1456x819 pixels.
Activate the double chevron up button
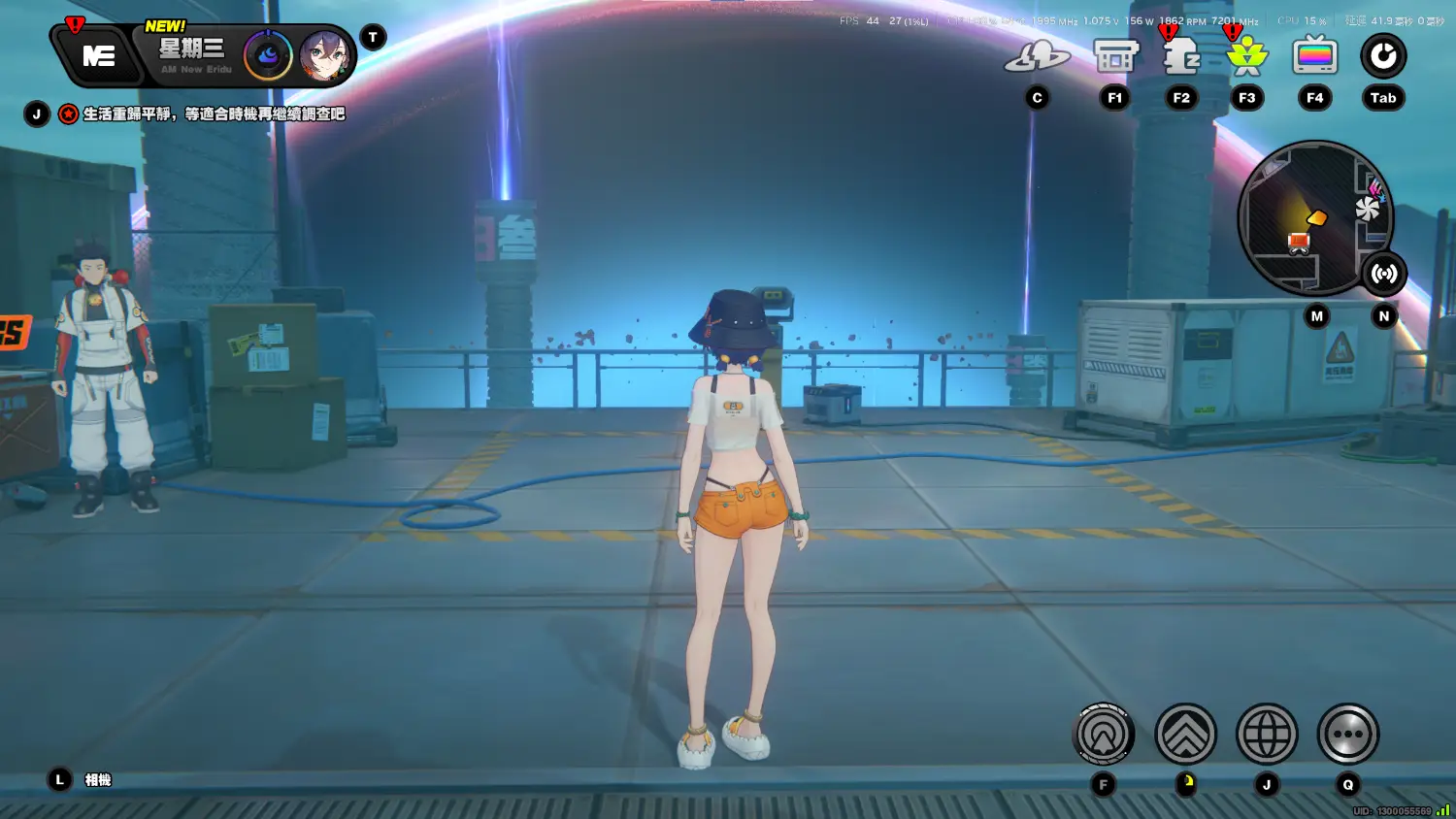1185,734
